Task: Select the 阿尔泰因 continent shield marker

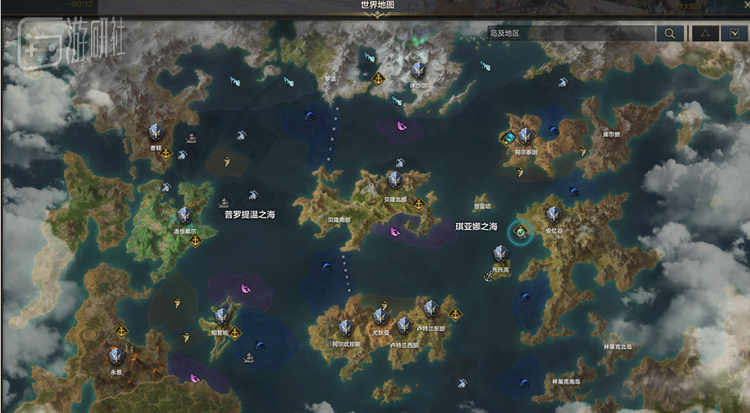Action: coord(525,135)
